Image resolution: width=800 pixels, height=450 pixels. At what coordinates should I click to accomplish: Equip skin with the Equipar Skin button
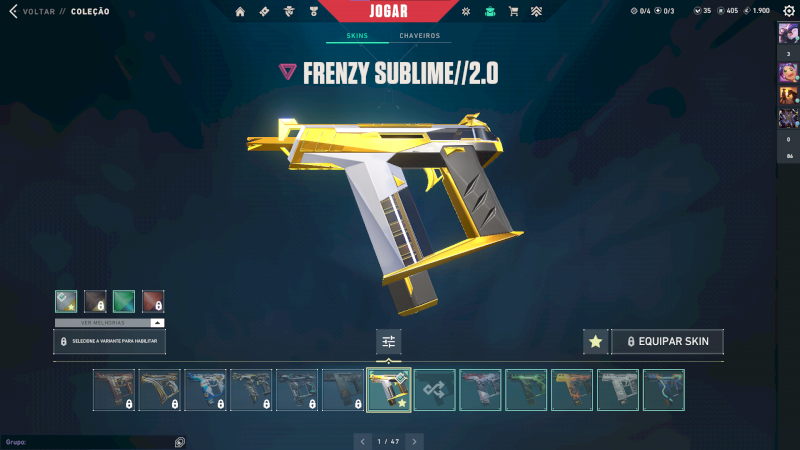pos(667,342)
